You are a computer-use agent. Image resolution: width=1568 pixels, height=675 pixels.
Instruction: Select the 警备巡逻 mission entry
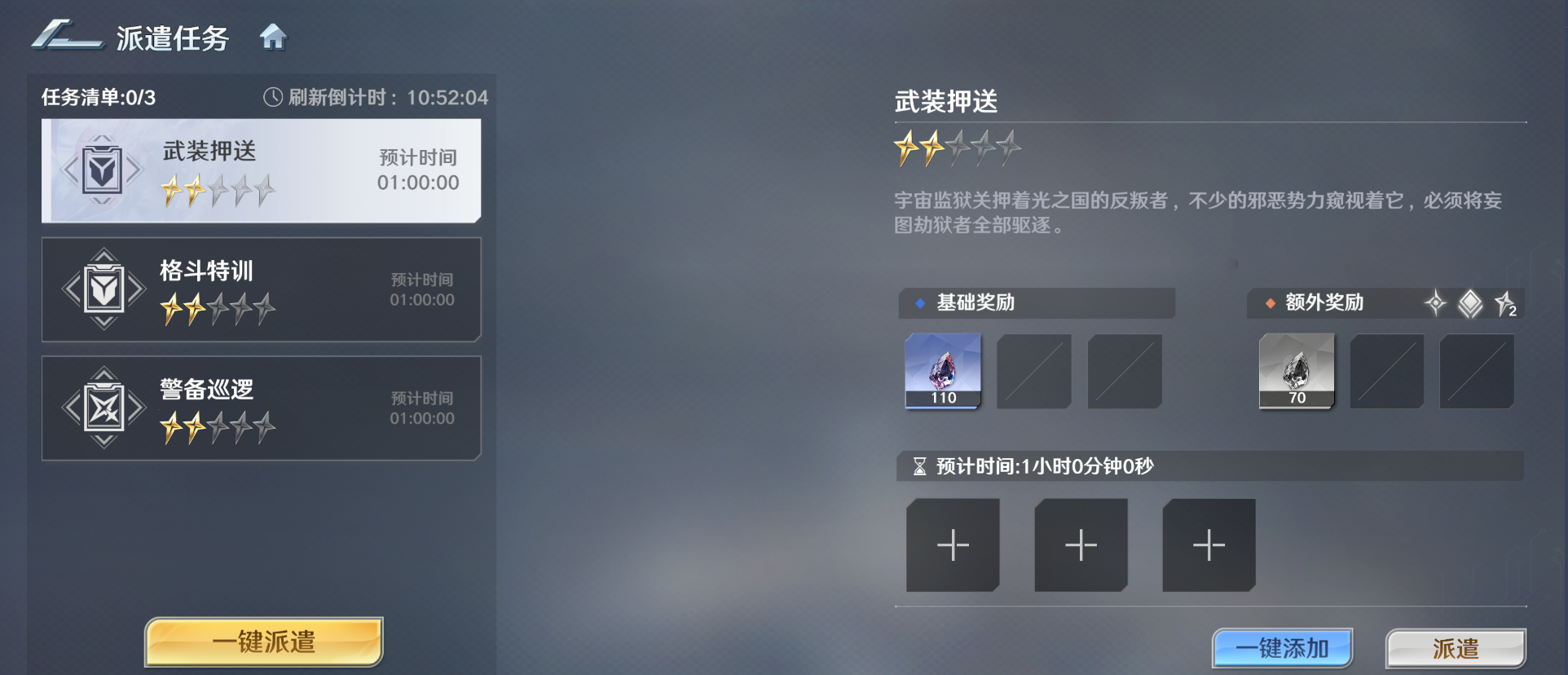point(261,407)
